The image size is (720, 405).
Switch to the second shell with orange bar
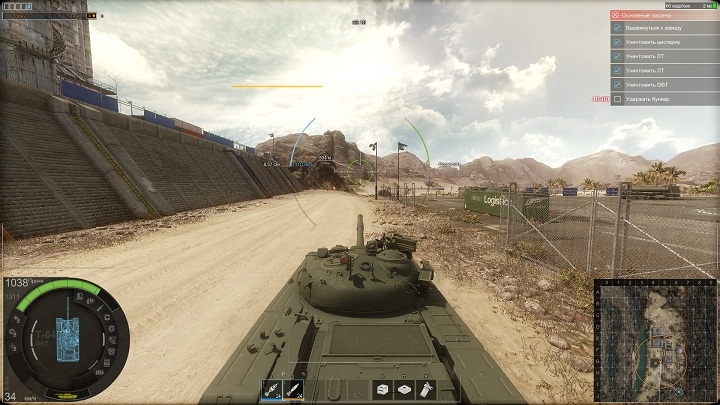[294, 390]
